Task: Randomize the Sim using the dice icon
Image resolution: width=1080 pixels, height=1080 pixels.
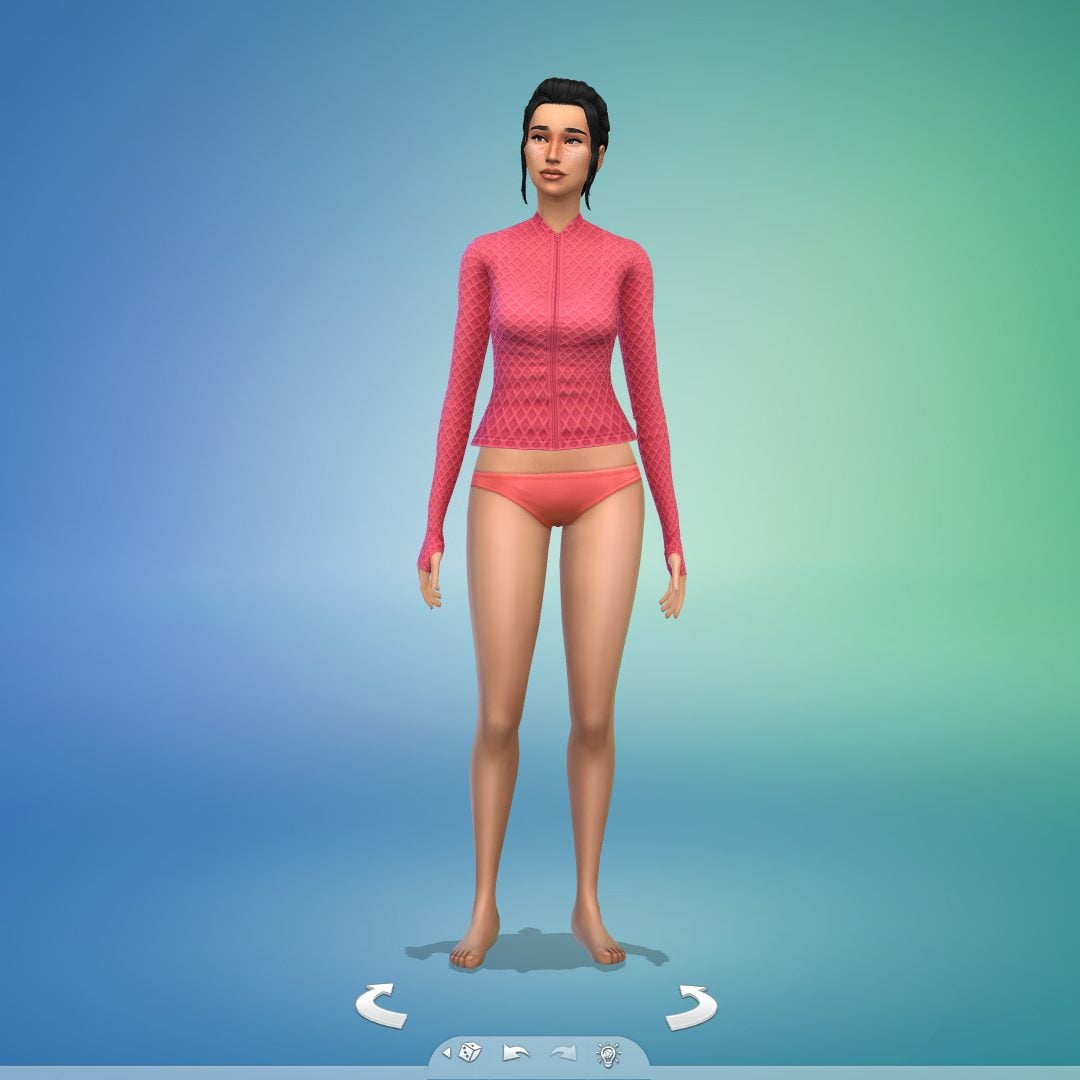Action: (x=470, y=1052)
